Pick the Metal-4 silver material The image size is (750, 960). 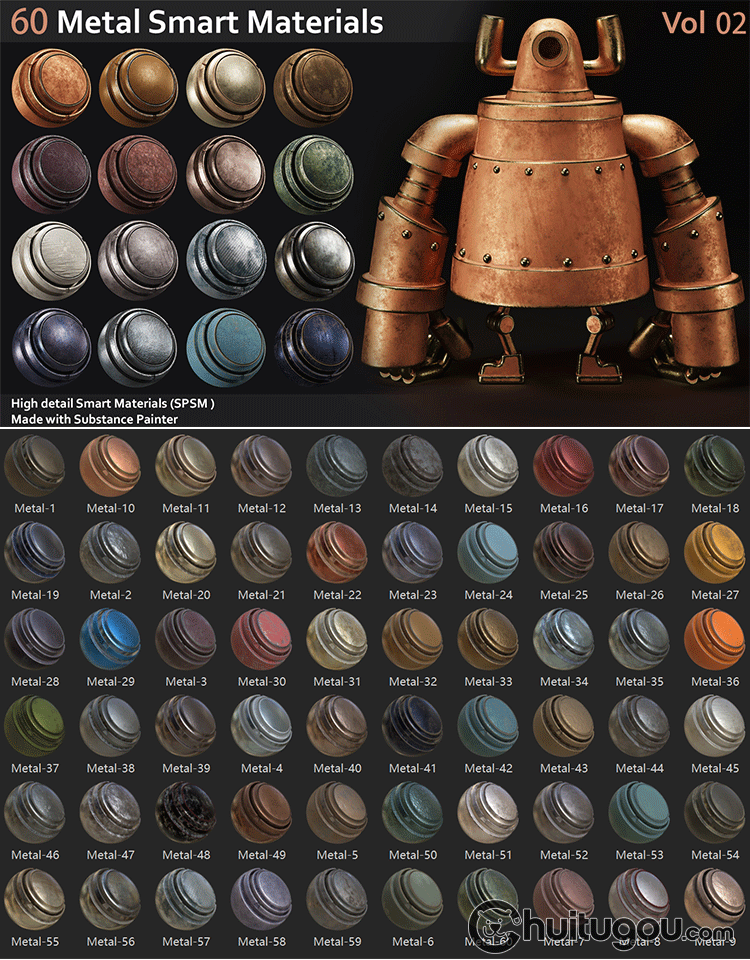tap(261, 727)
